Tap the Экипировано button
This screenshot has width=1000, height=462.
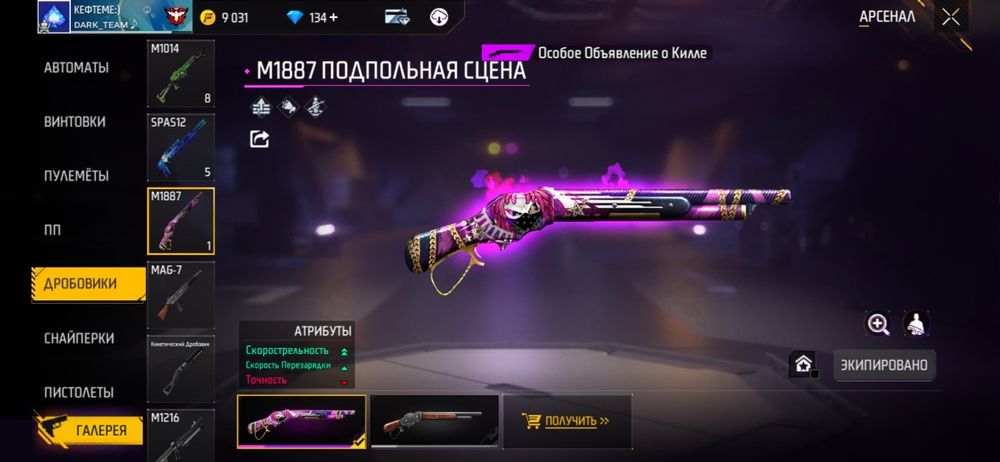(x=884, y=365)
